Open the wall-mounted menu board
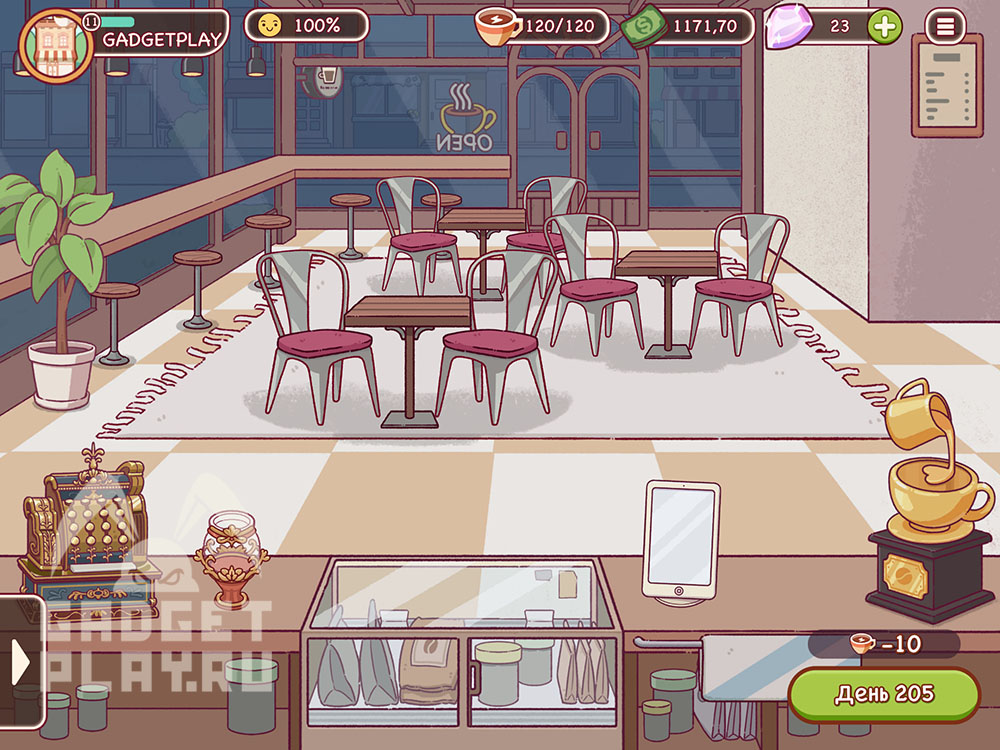The width and height of the screenshot is (1000, 750). 946,83
